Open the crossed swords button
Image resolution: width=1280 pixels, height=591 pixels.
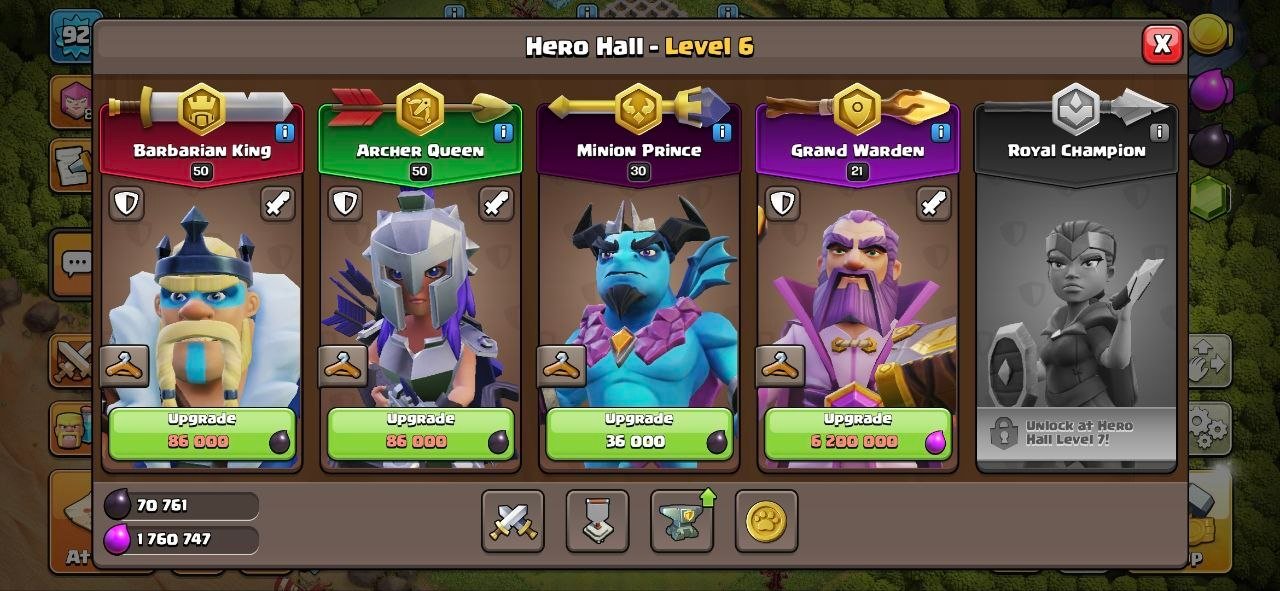click(x=513, y=521)
